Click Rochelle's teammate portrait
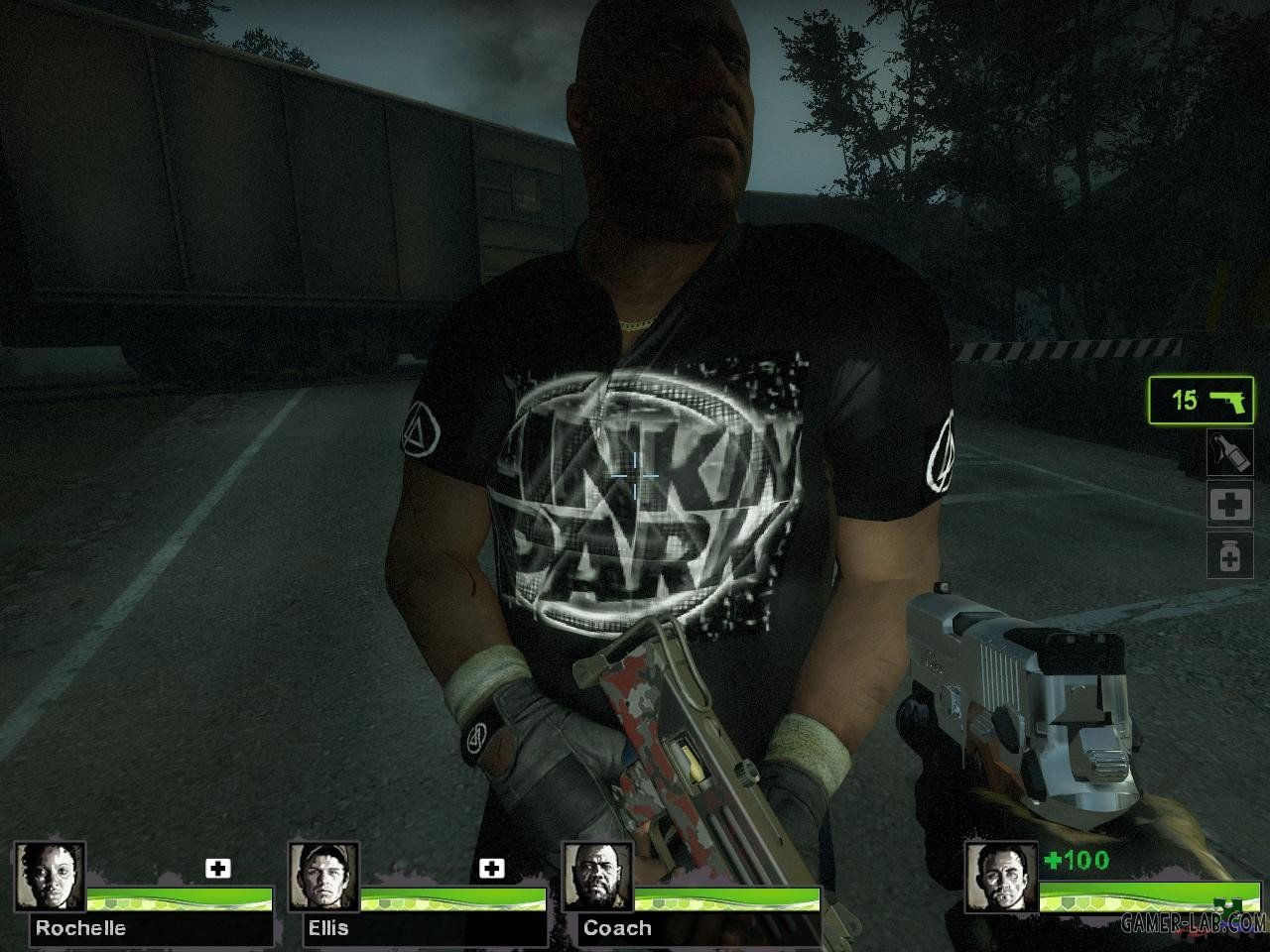This screenshot has width=1270, height=952. [50, 878]
